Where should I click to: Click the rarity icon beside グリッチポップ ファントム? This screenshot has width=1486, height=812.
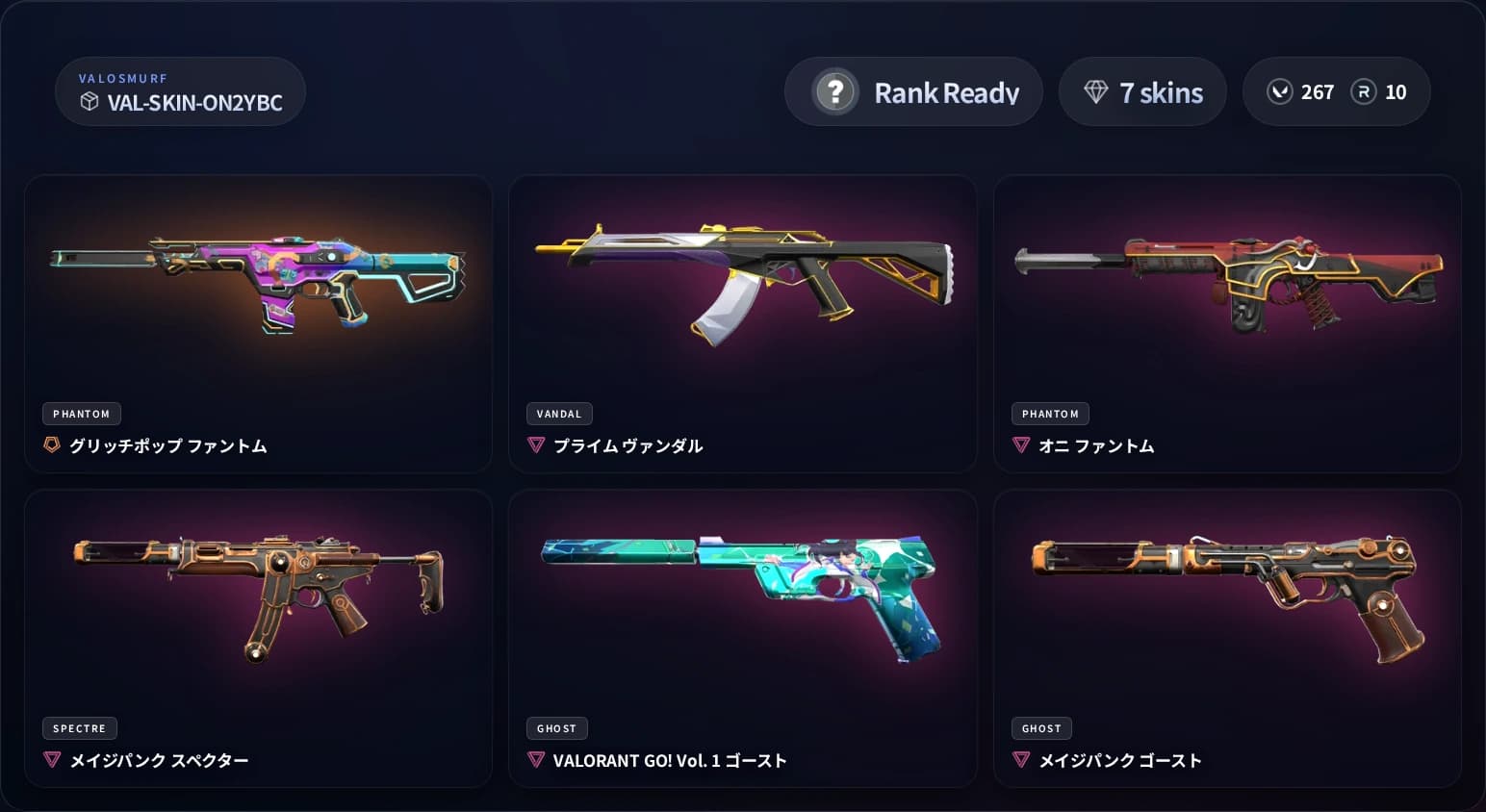51,444
